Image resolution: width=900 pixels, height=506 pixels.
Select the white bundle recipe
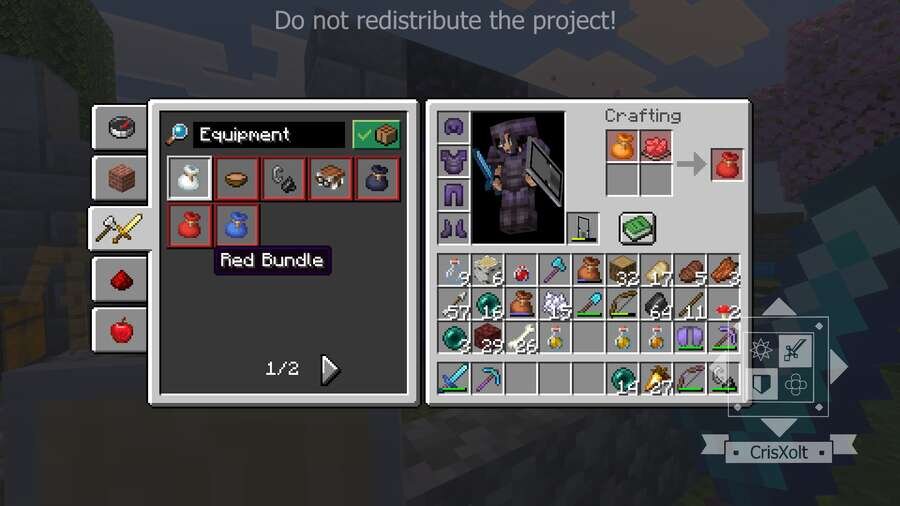coord(188,178)
